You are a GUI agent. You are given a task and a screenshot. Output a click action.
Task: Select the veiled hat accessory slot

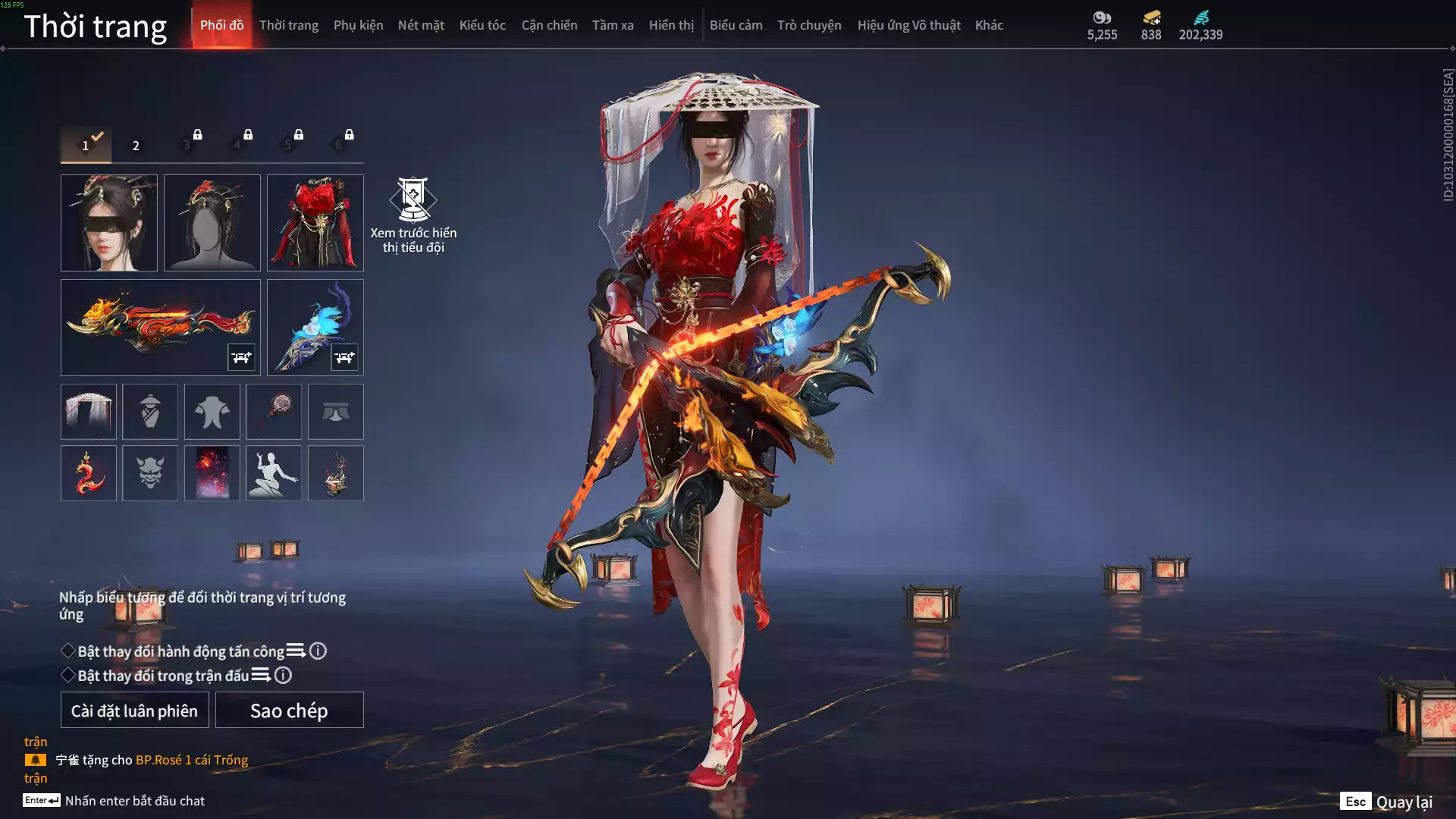(89, 412)
